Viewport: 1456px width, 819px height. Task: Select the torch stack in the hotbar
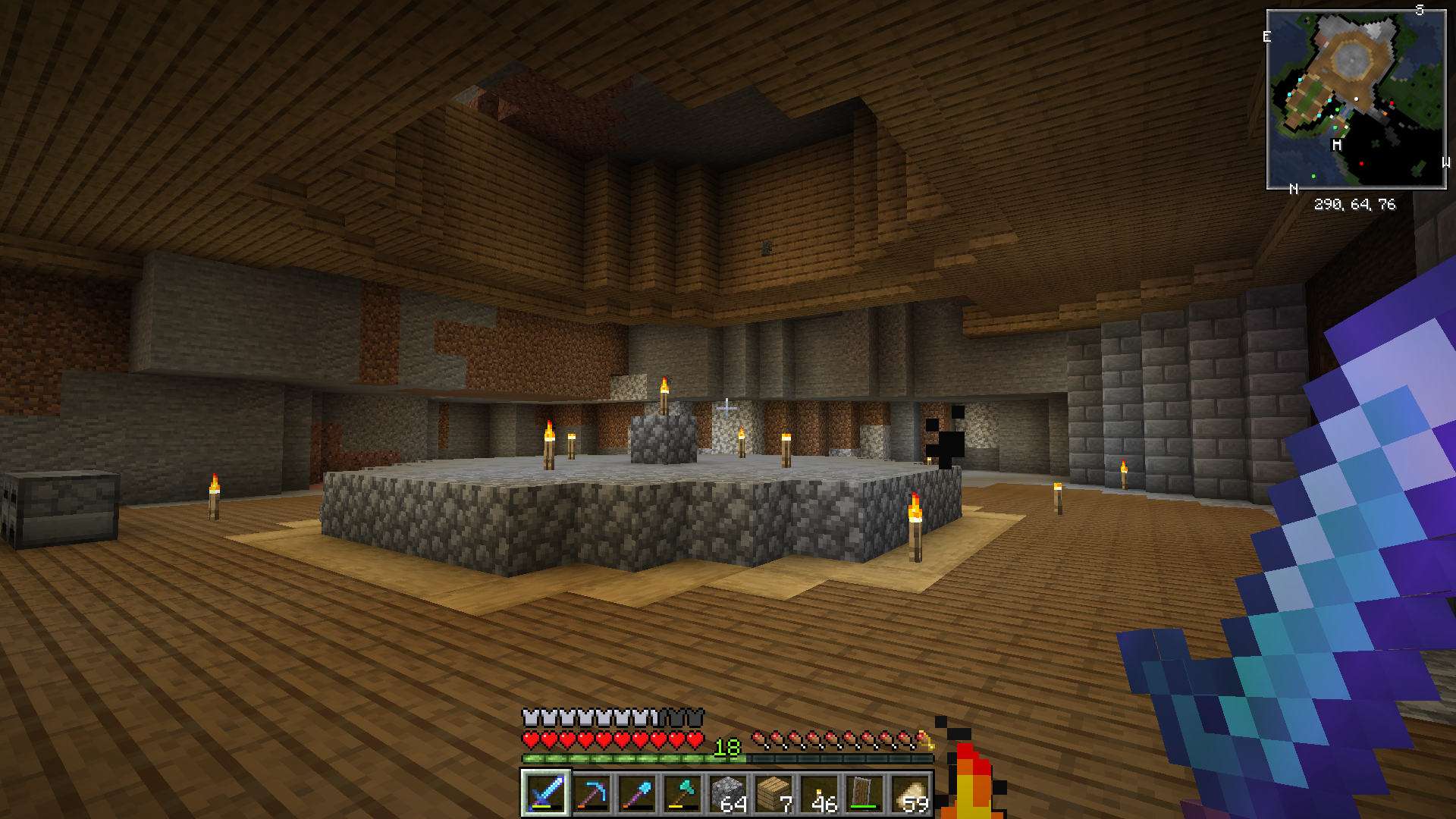click(819, 793)
